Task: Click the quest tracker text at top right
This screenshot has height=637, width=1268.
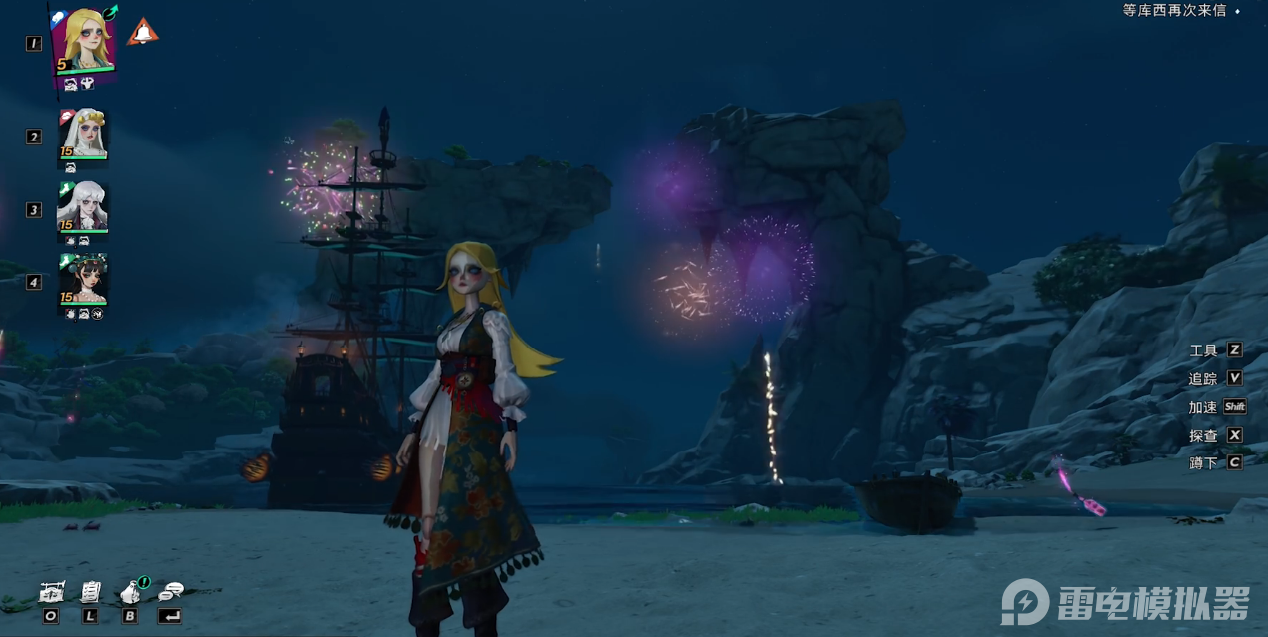Action: pos(1173,11)
